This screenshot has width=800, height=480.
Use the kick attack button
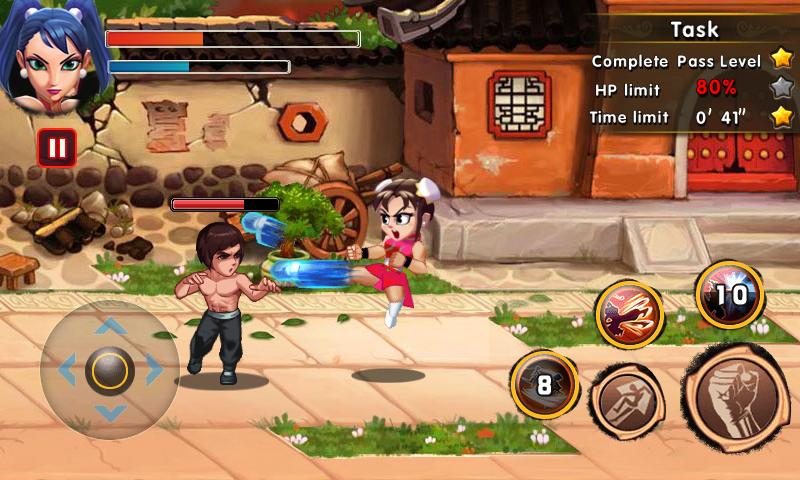pyautogui.click(x=628, y=402)
